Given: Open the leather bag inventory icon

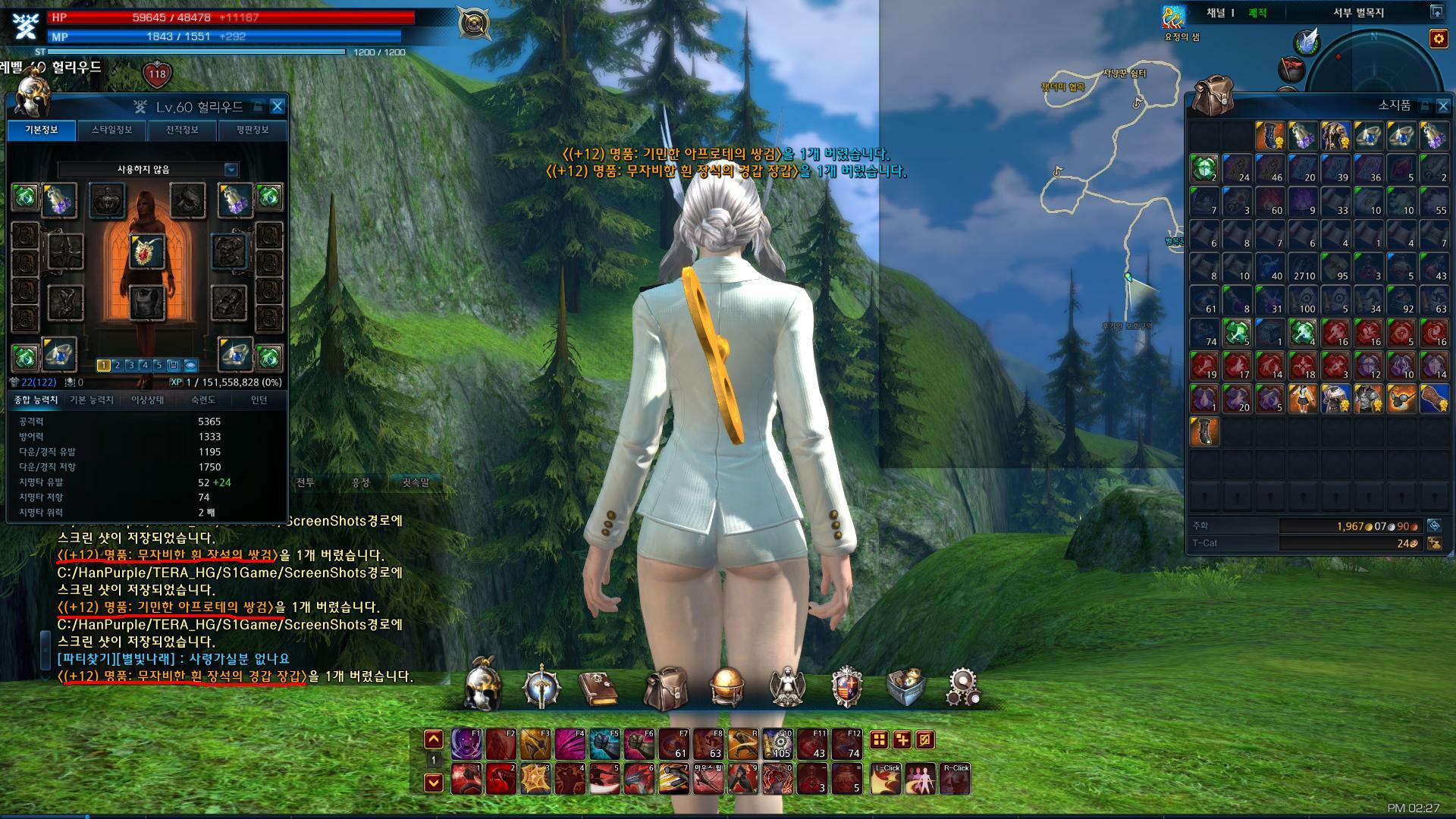Looking at the screenshot, I should click(x=665, y=687).
